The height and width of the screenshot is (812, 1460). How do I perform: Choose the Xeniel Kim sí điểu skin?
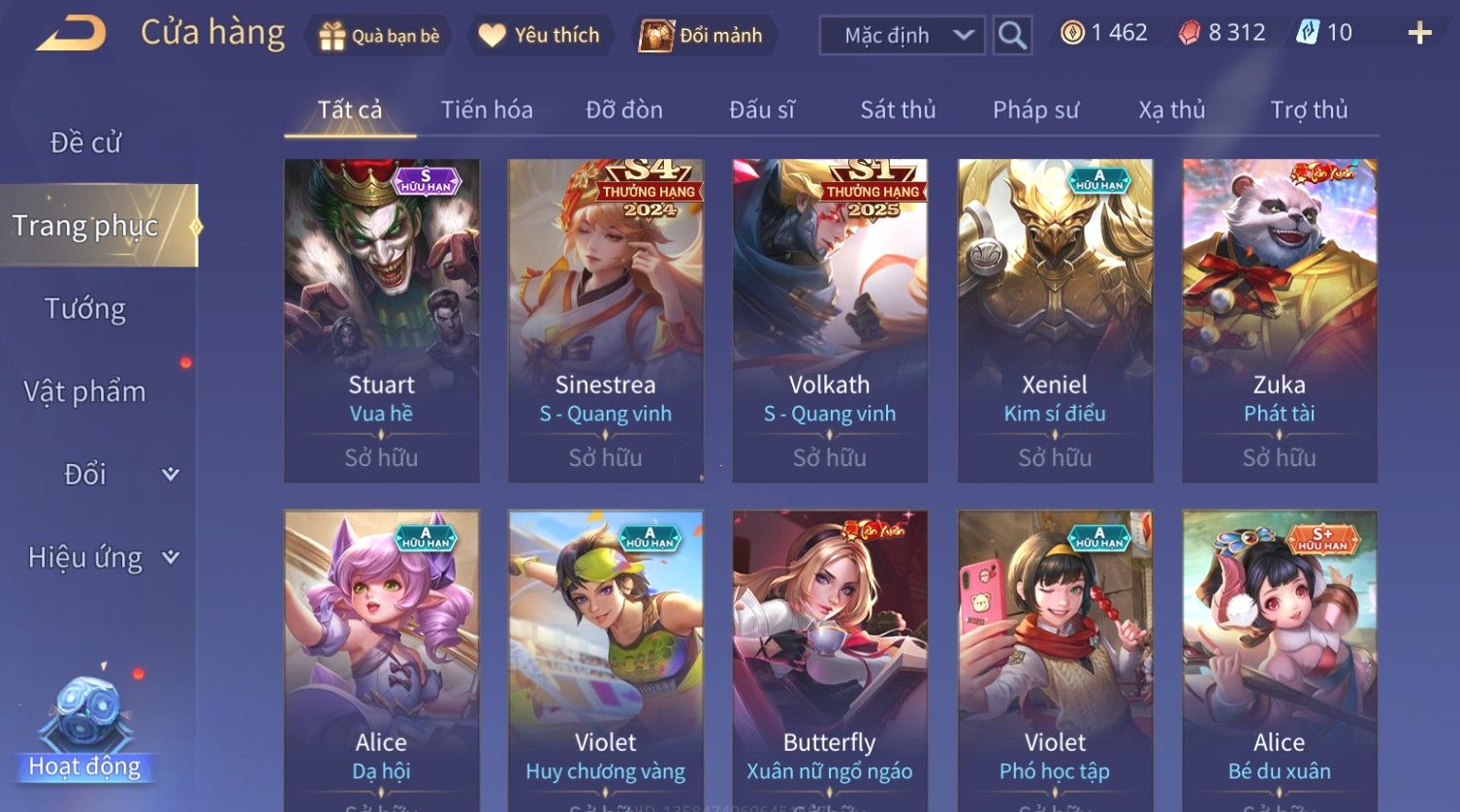(x=1055, y=321)
